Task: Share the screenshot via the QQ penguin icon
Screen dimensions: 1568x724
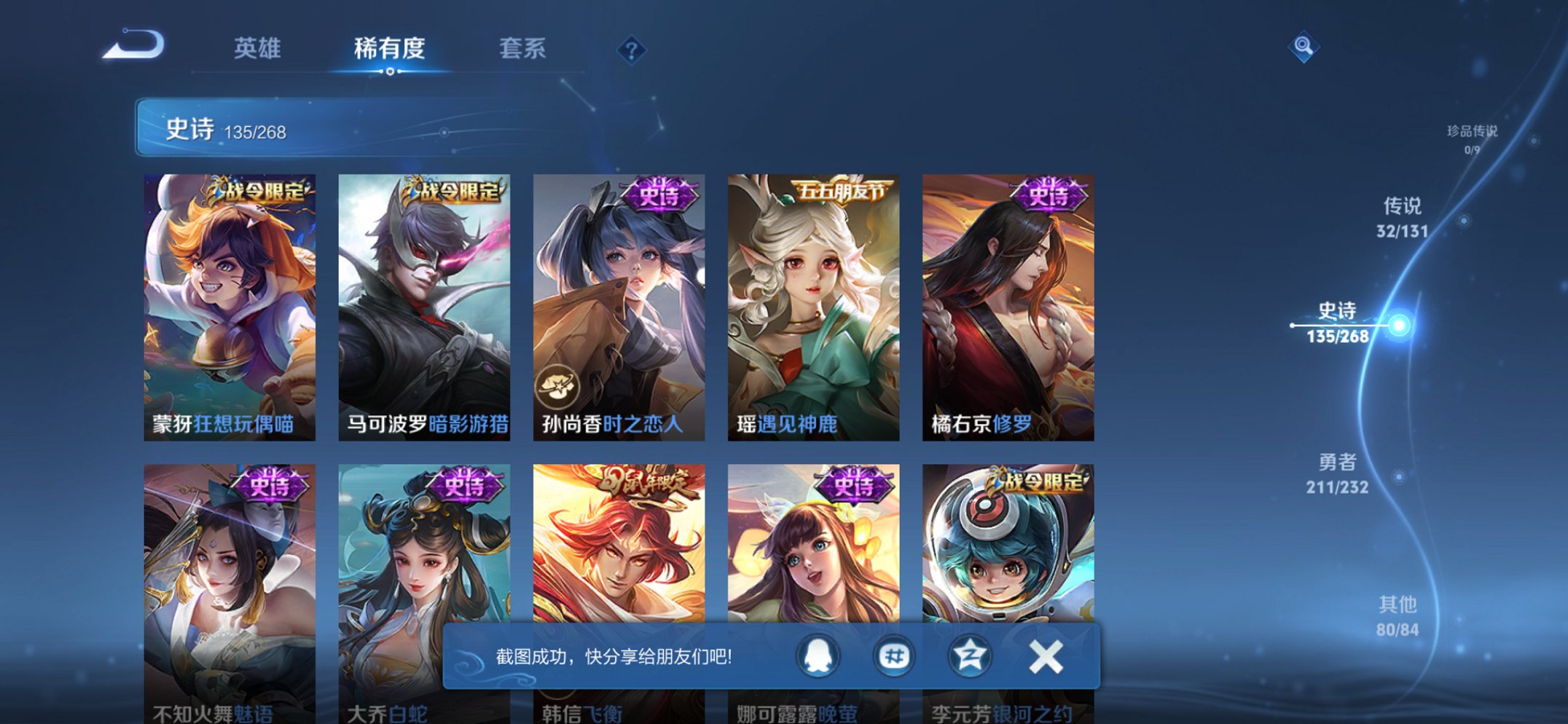Action: [x=817, y=656]
